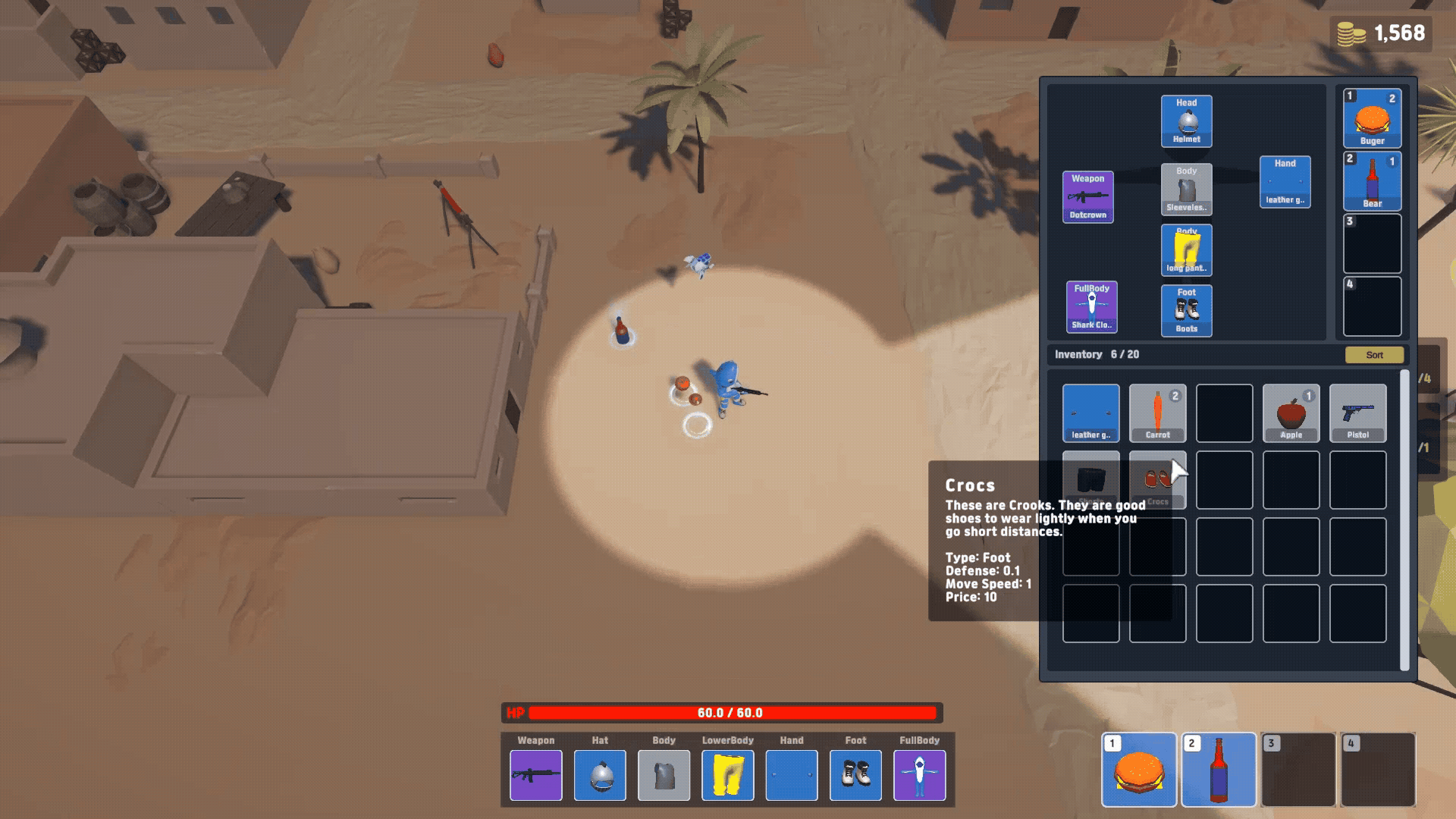
Task: Select the Pistol in the inventory
Action: 1358,413
